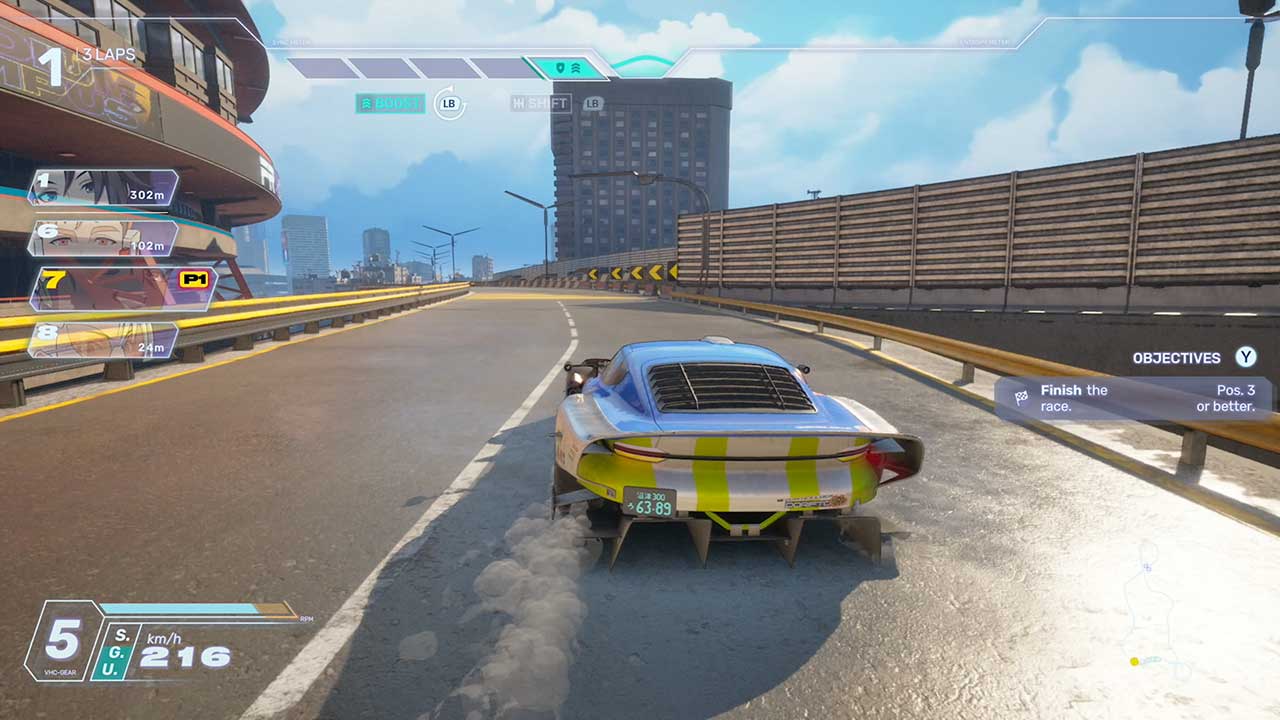Activate the Shift ability indicator

pyautogui.click(x=541, y=103)
